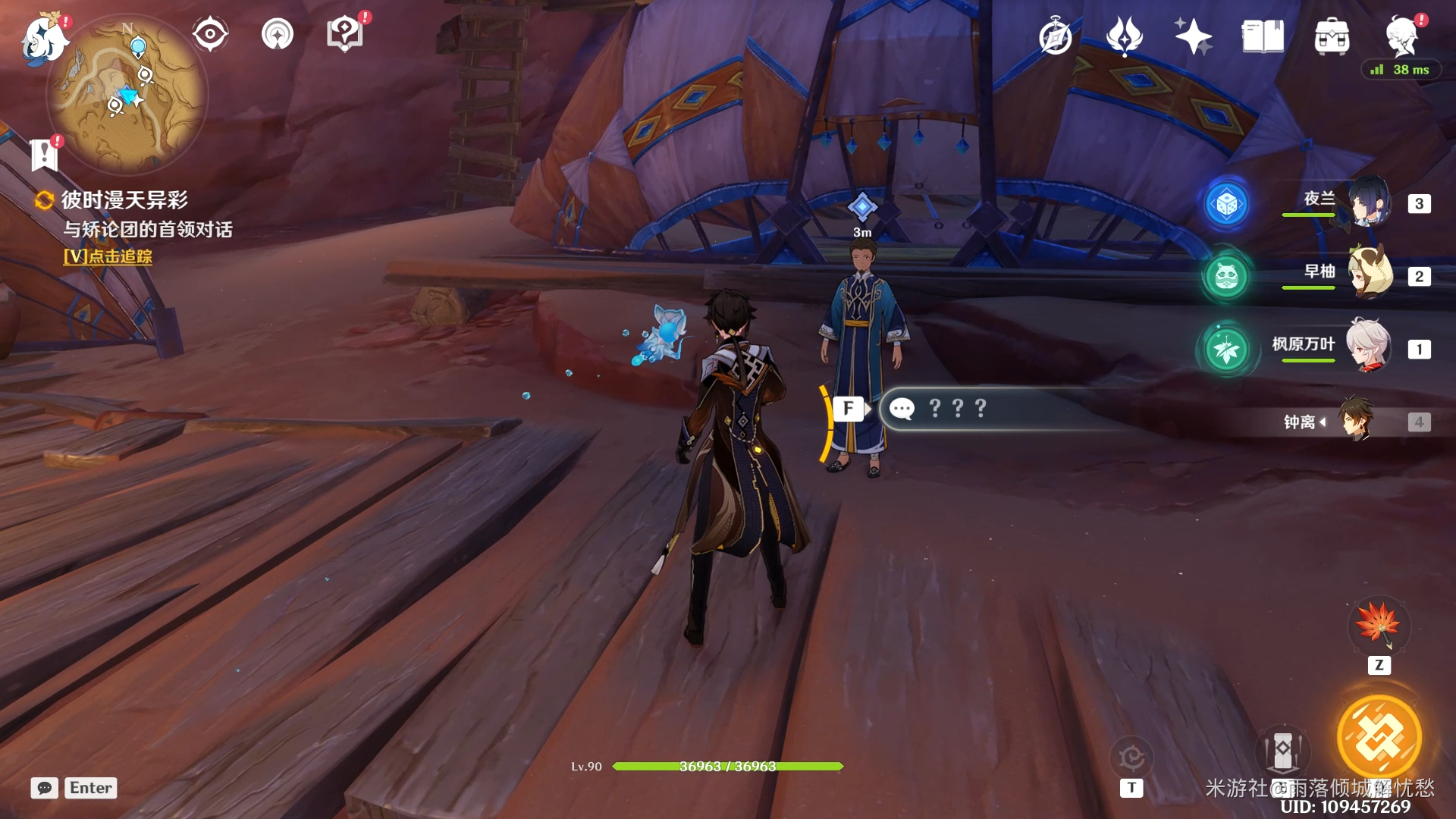This screenshot has height=819, width=1456.
Task: Switch to party member 枫原万叶
Action: coord(1369,347)
